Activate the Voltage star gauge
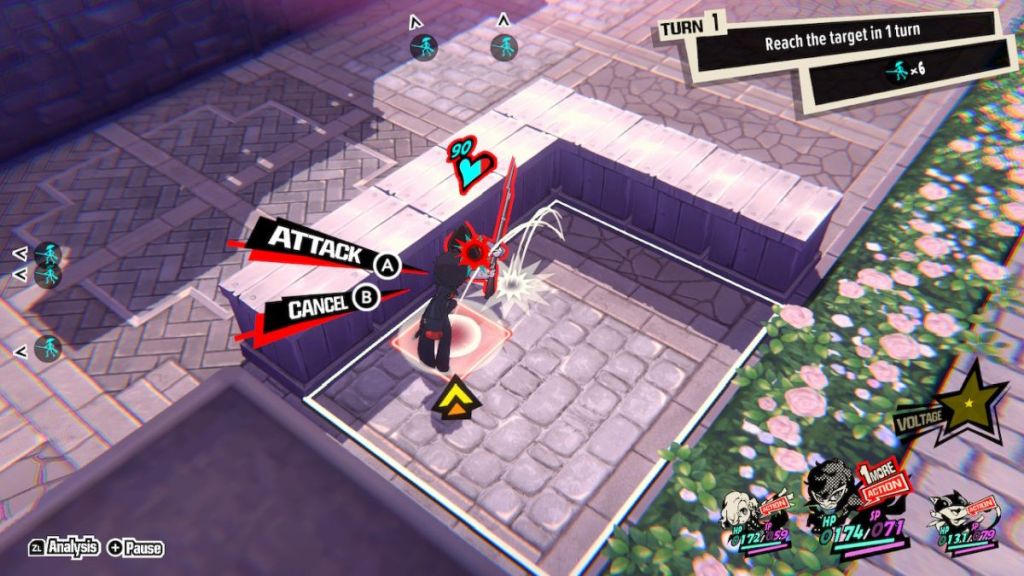This screenshot has width=1024, height=576. click(x=969, y=401)
